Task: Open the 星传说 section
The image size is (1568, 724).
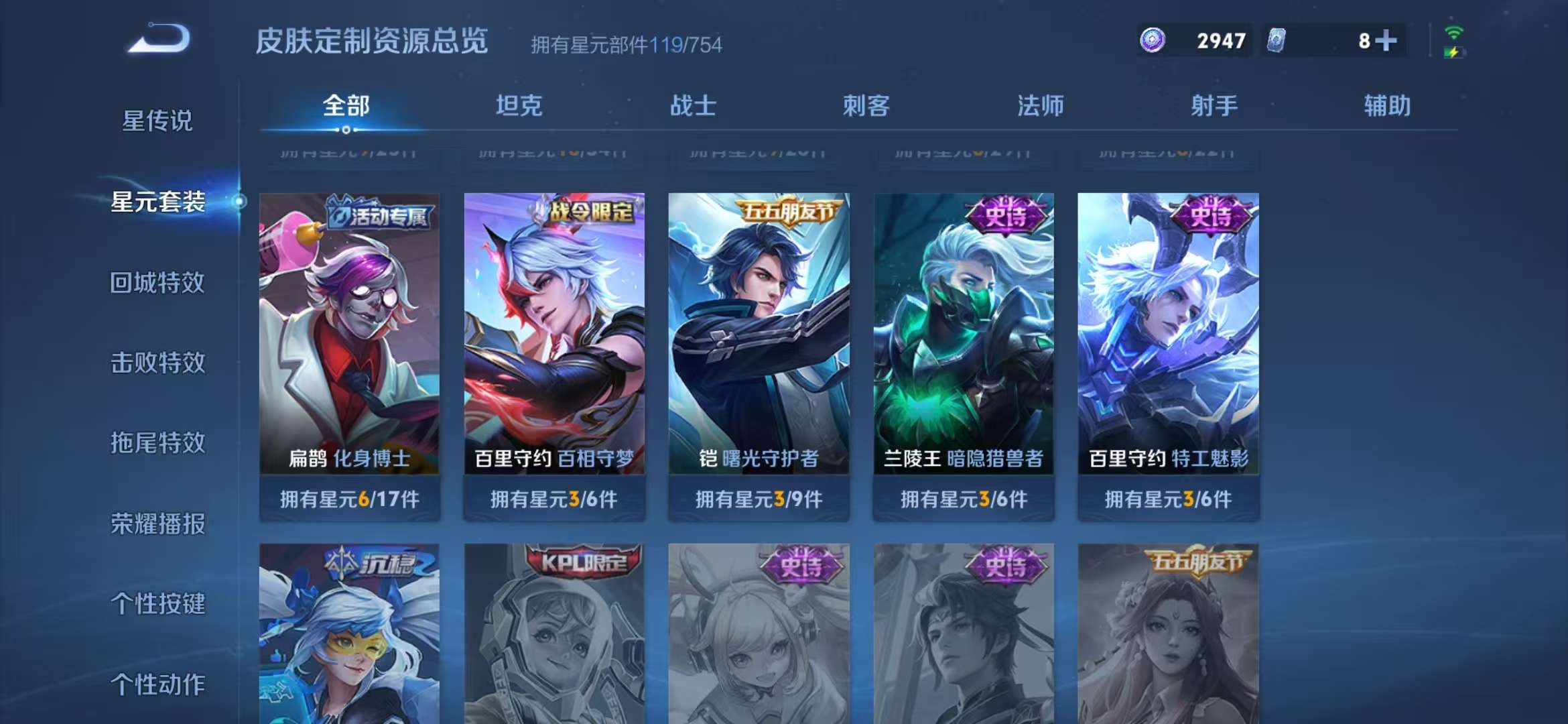Action: [x=159, y=121]
